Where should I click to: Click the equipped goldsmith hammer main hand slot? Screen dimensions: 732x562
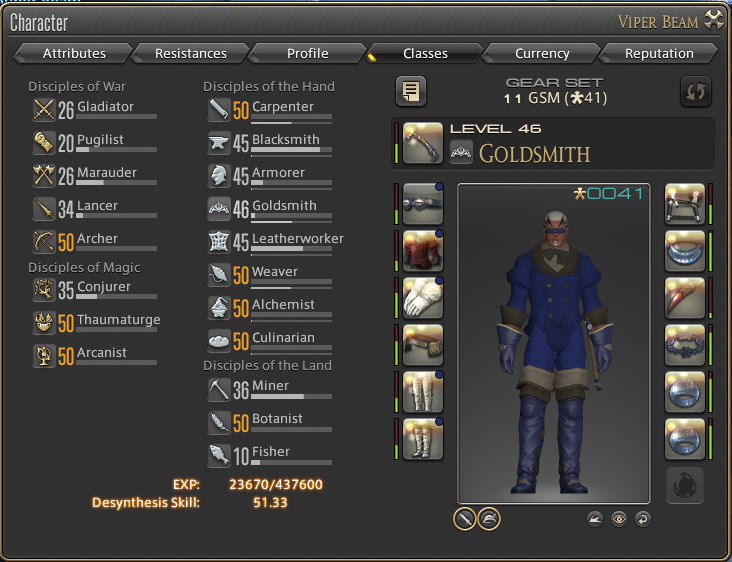423,142
